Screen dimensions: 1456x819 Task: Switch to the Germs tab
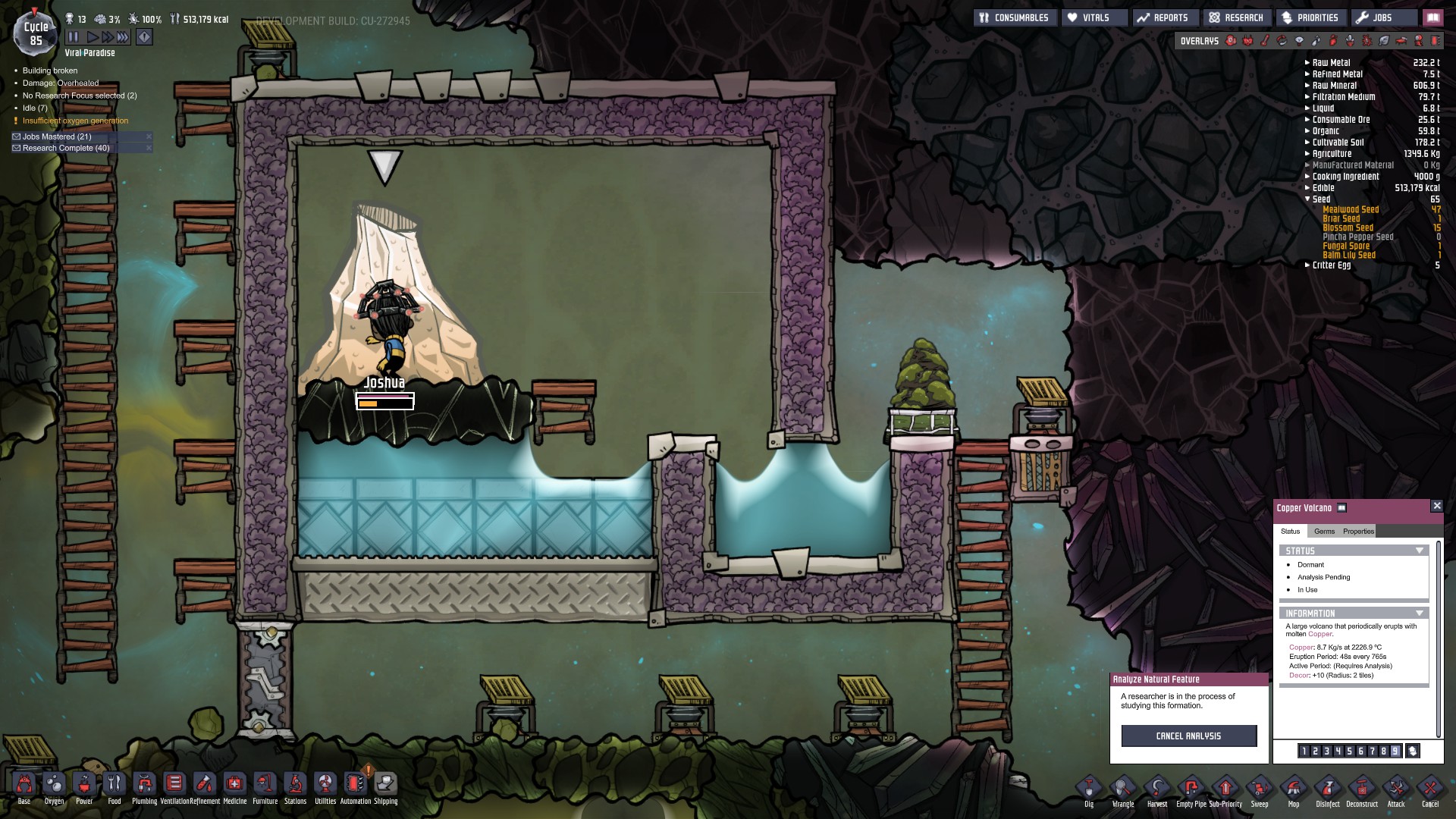(x=1323, y=532)
